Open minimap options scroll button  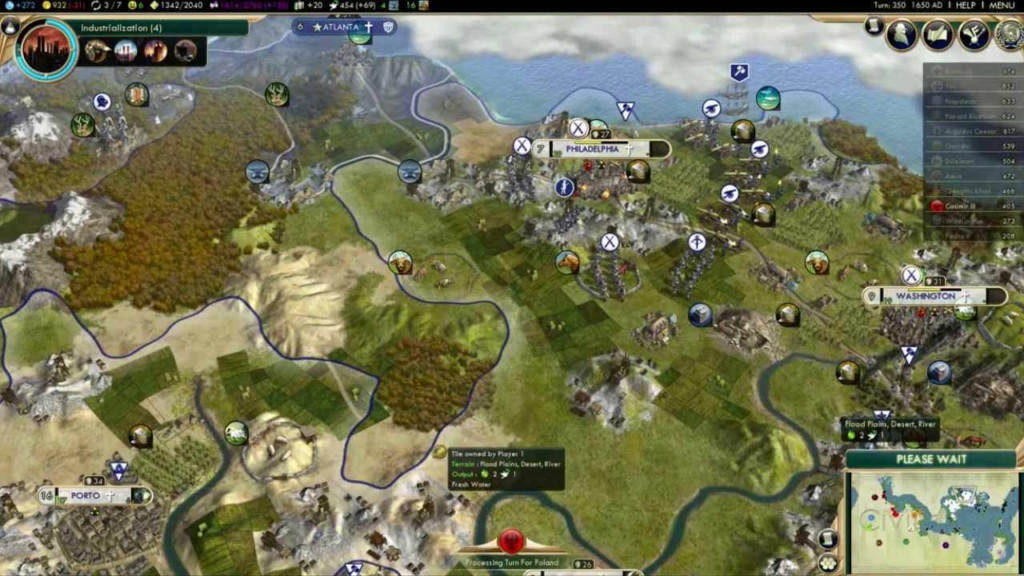pos(827,539)
